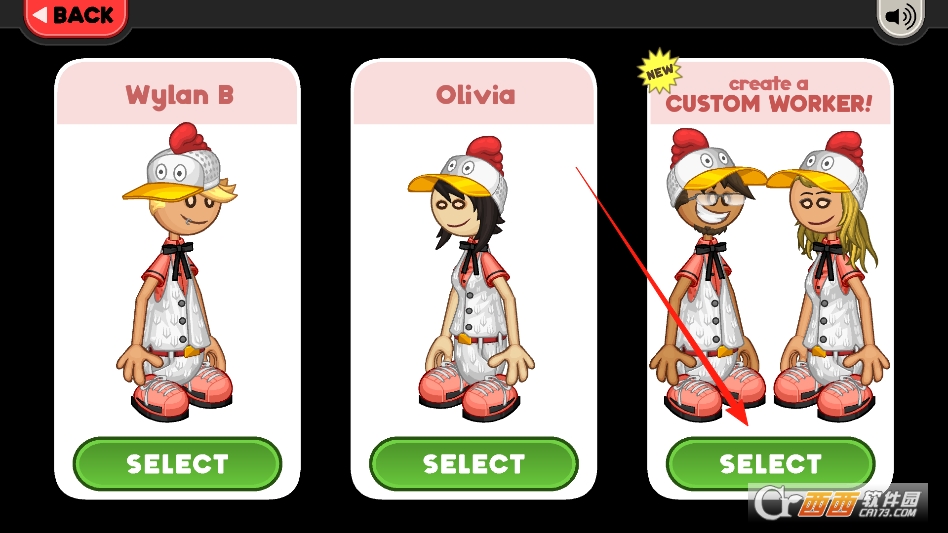Go back using the BACK button
The height and width of the screenshot is (533, 948).
[74, 15]
